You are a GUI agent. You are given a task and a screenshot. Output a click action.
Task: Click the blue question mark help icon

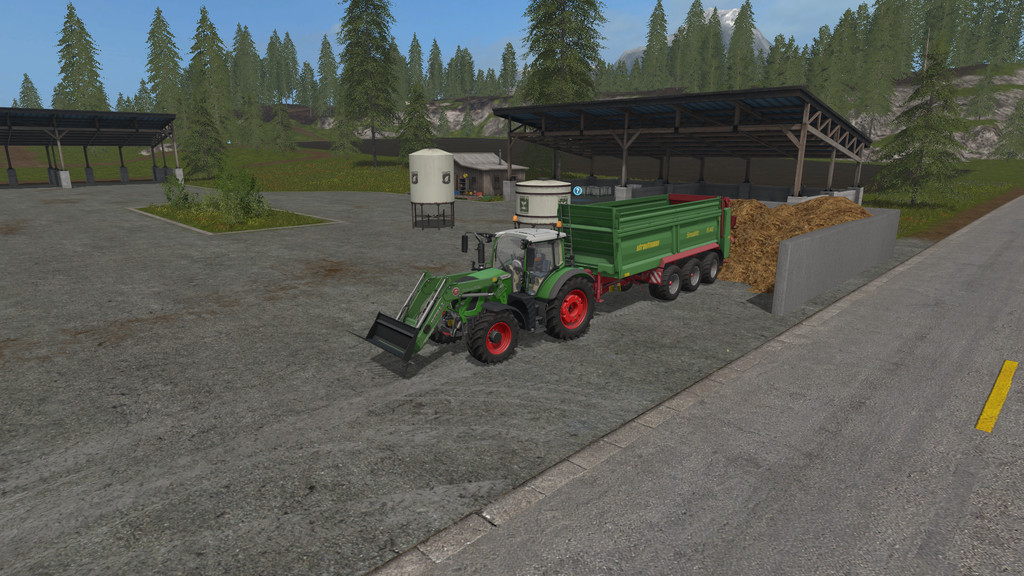click(x=578, y=190)
